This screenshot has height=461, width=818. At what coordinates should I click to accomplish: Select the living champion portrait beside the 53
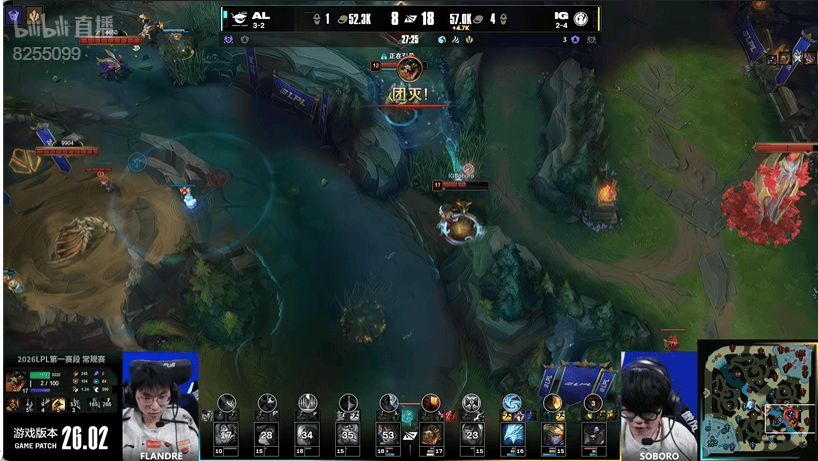(x=431, y=434)
